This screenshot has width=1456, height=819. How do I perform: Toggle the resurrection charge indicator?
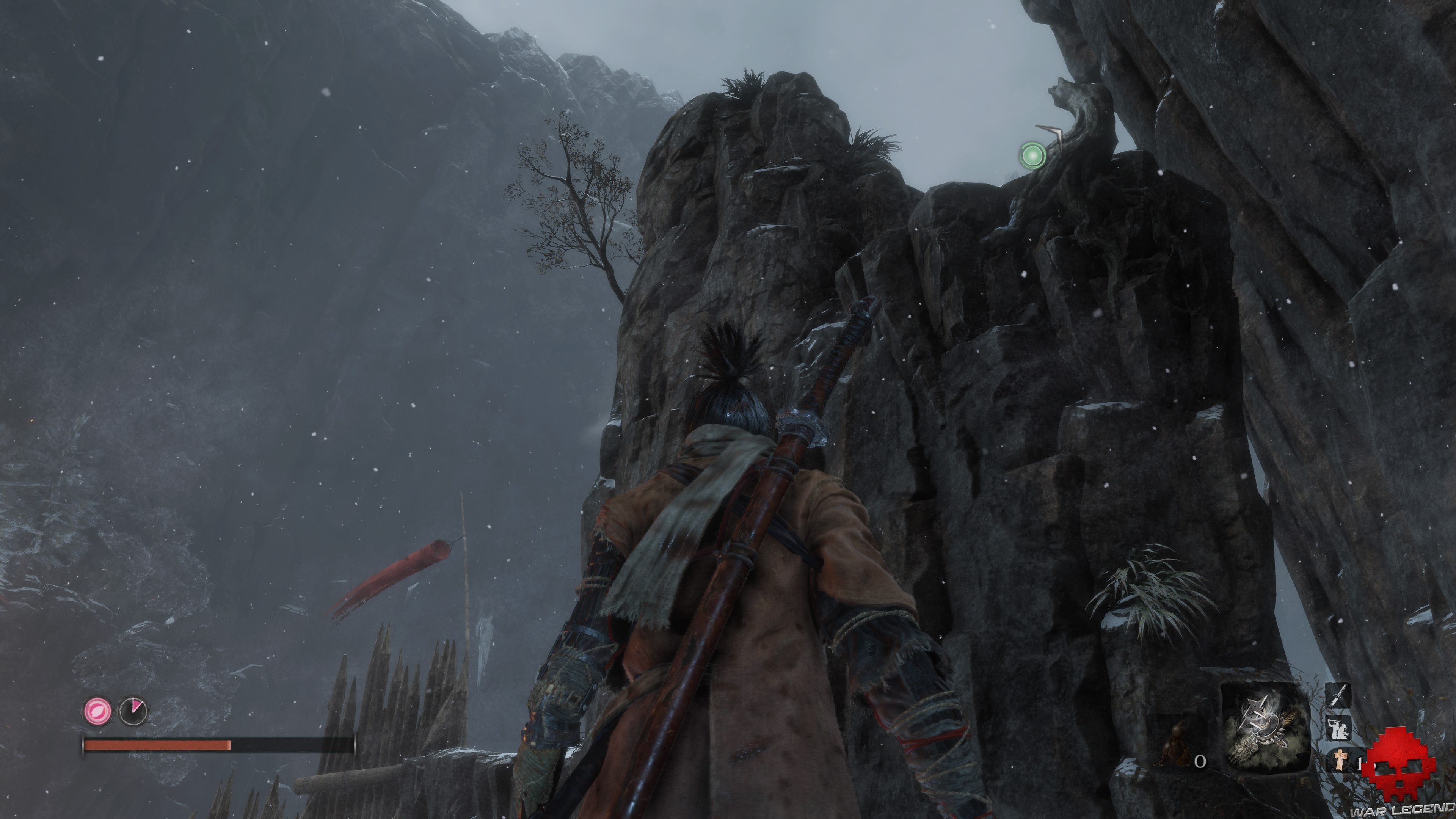point(97,711)
